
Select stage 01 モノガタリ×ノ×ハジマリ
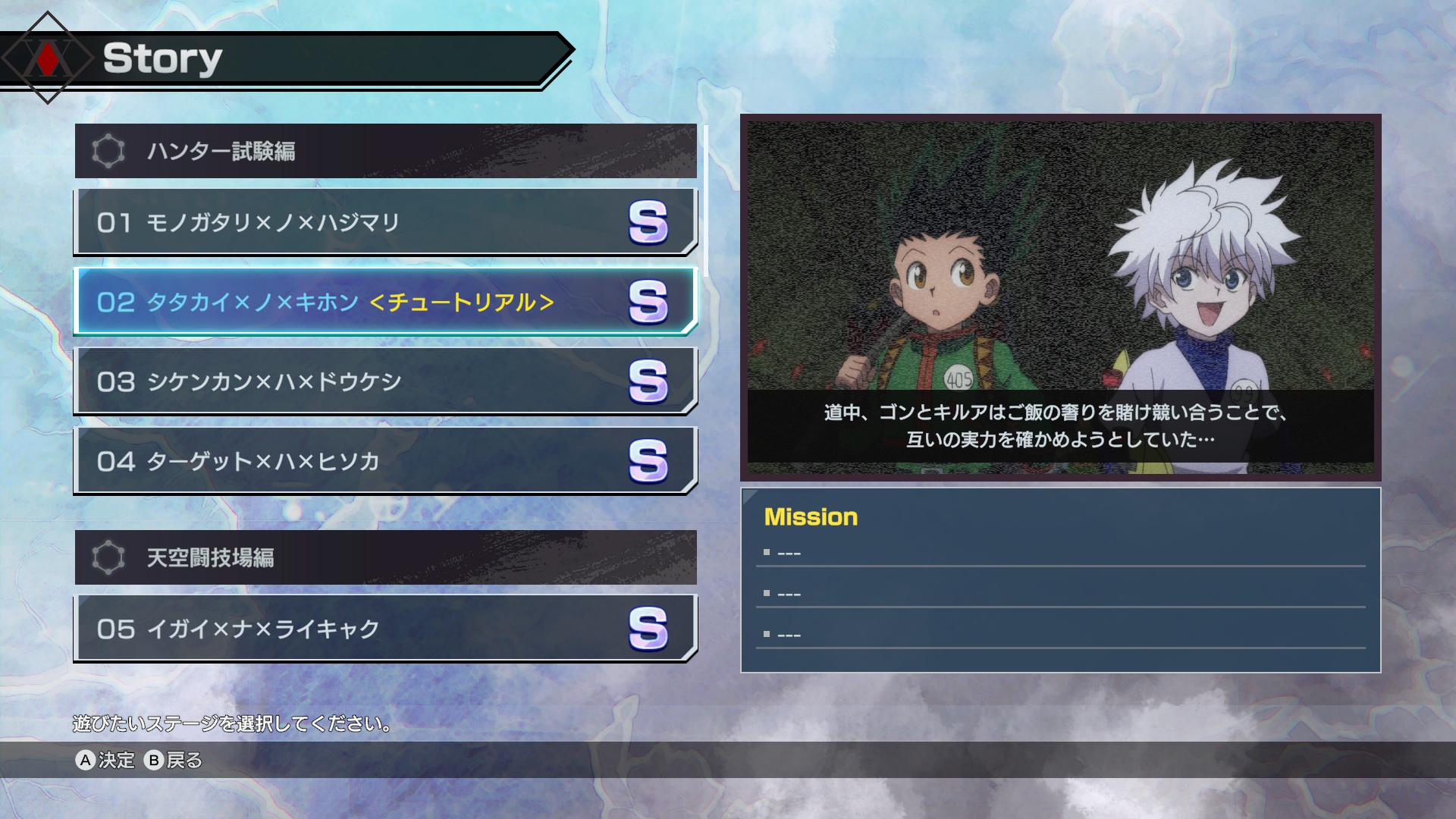pyautogui.click(x=303, y=223)
